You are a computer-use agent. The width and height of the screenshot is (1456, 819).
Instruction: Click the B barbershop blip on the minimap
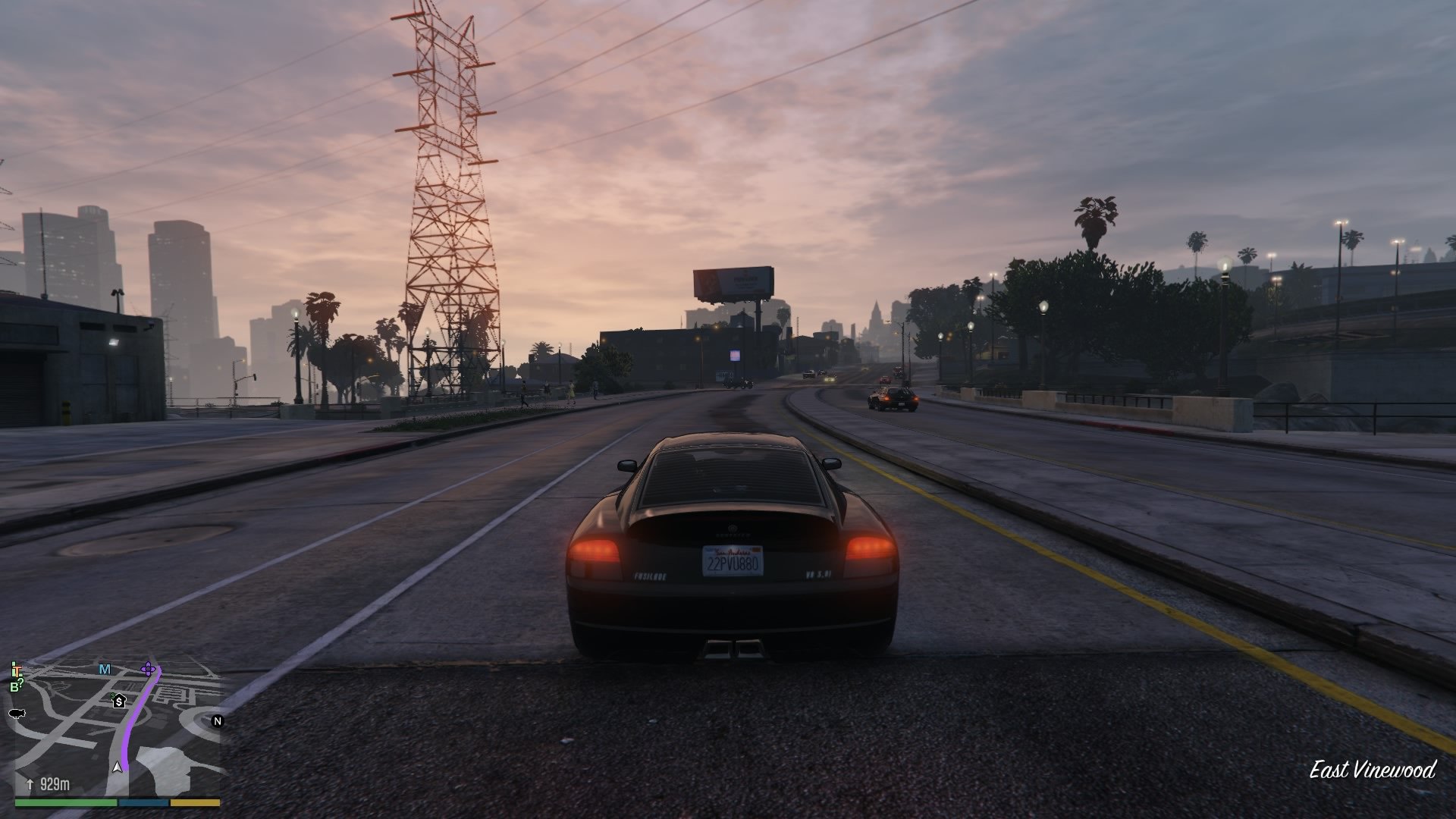[x=15, y=686]
